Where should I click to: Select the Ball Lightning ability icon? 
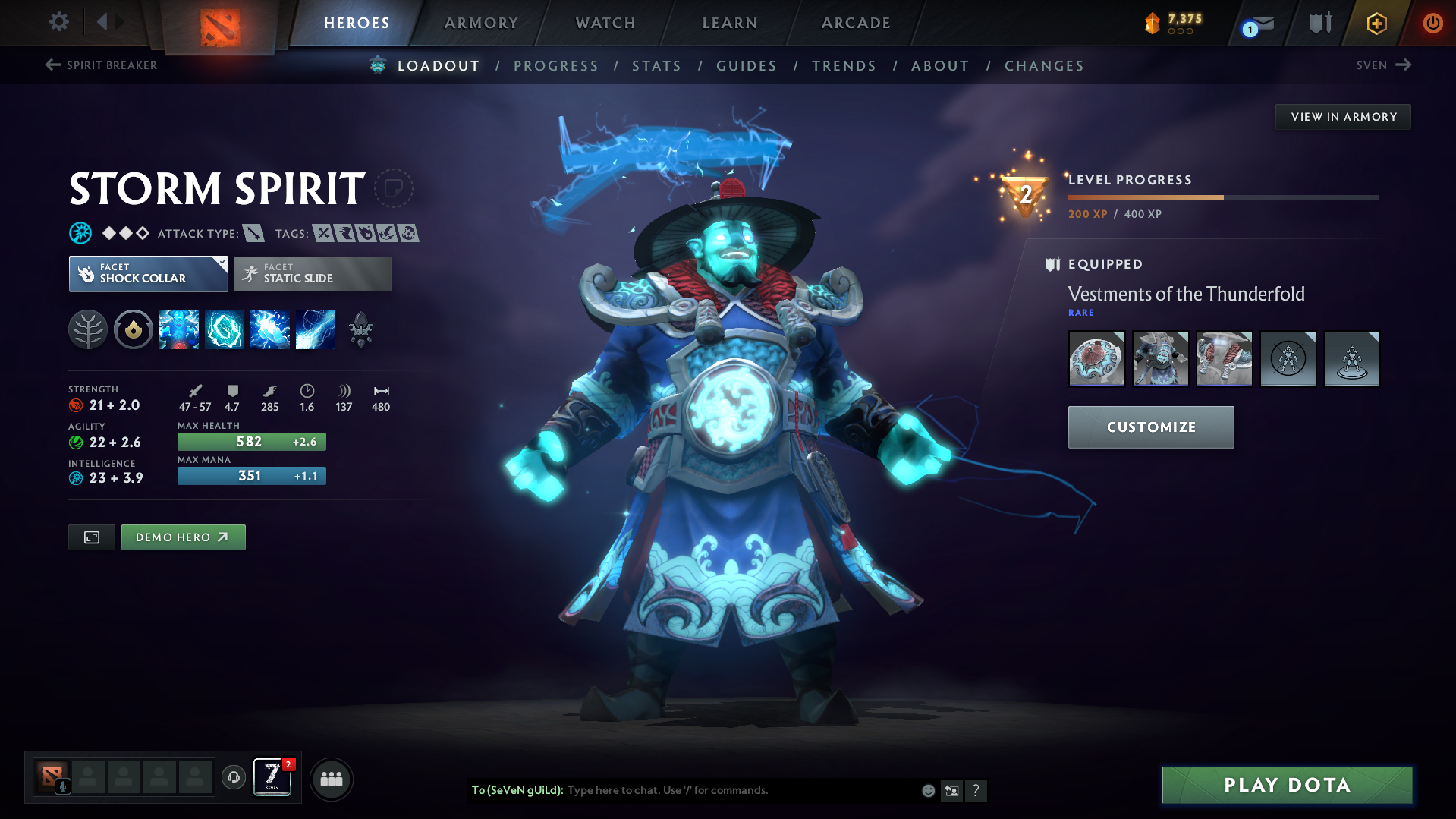pos(316,329)
